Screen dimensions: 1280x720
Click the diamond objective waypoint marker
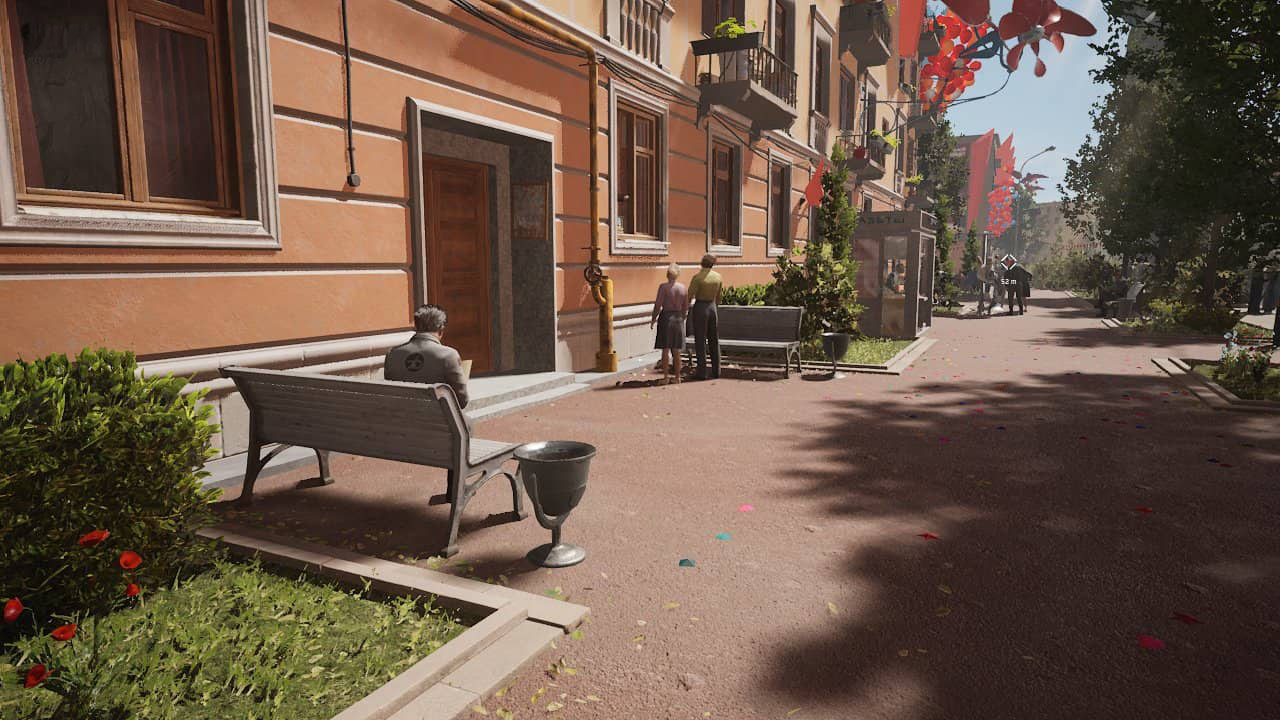point(1008,262)
